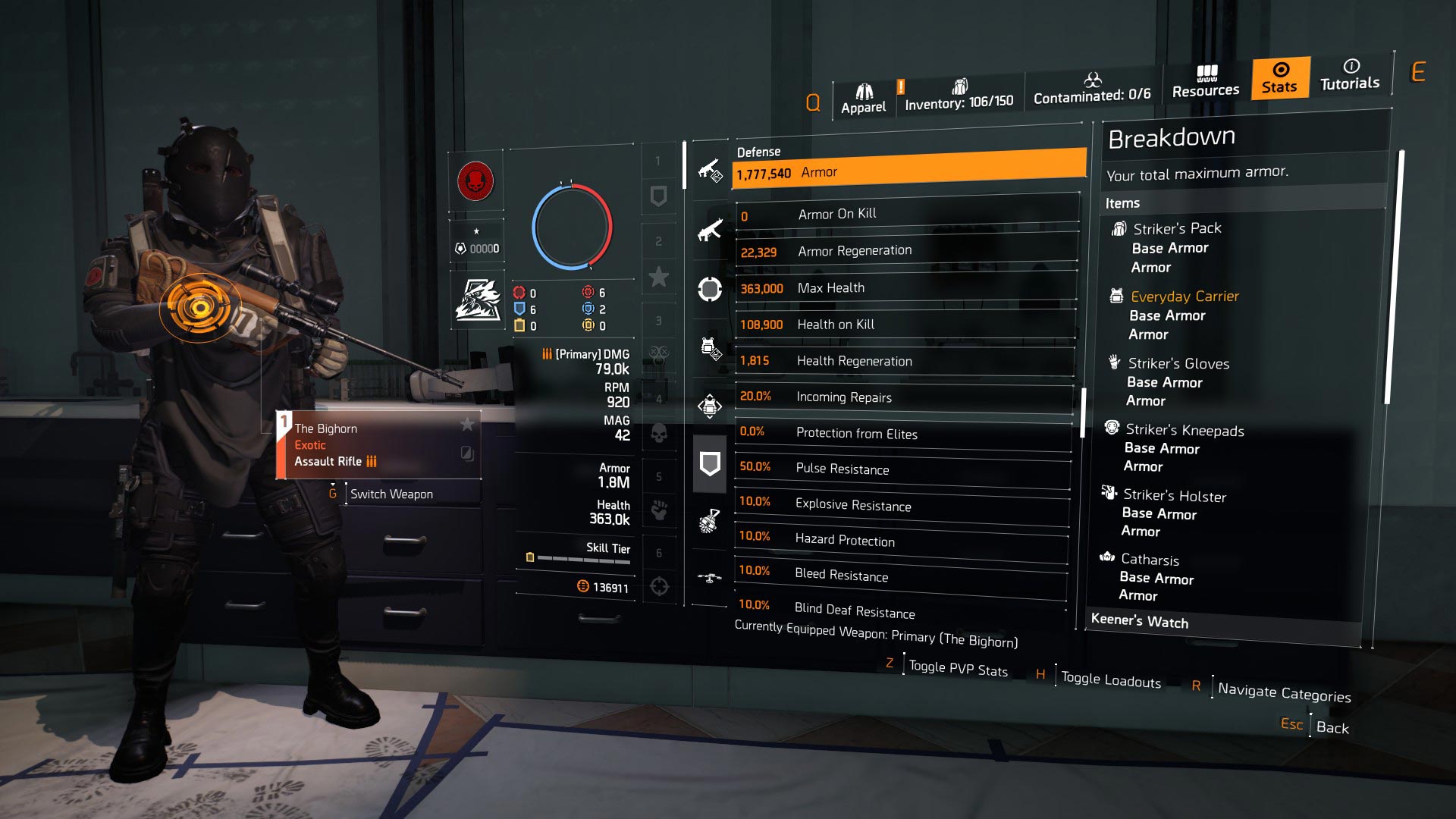Open the assault rifle handling category icon
Viewport: 1456px width, 819px height.
pos(710,229)
